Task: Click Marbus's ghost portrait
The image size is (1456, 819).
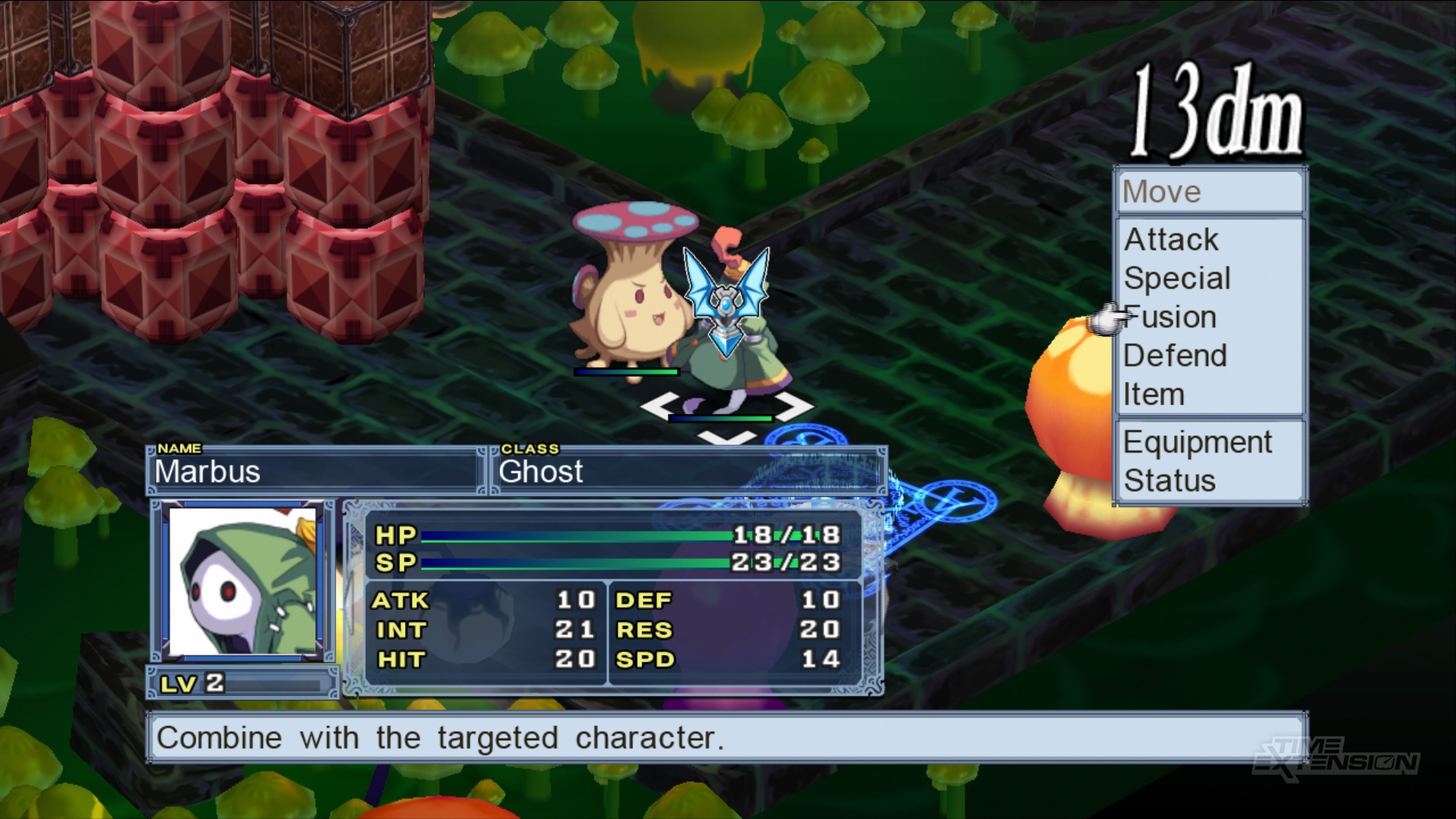Action: click(x=243, y=581)
